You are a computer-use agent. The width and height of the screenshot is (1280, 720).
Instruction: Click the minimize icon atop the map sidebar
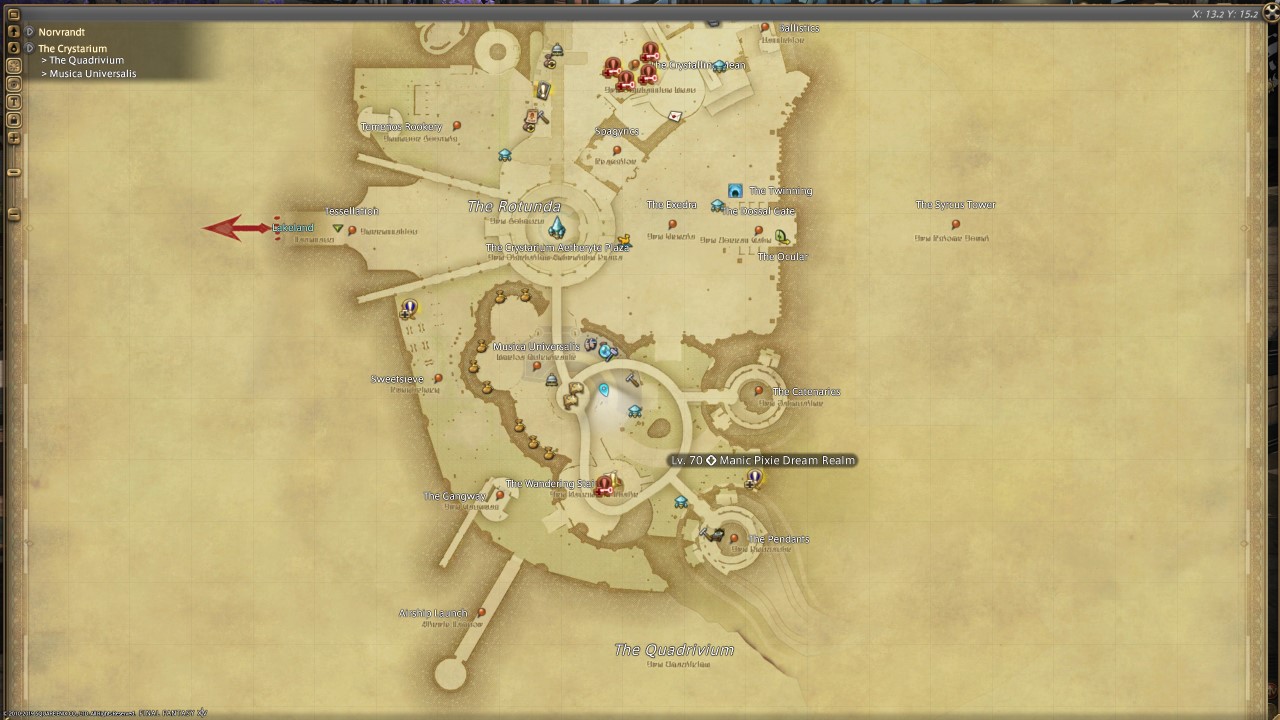[x=14, y=14]
